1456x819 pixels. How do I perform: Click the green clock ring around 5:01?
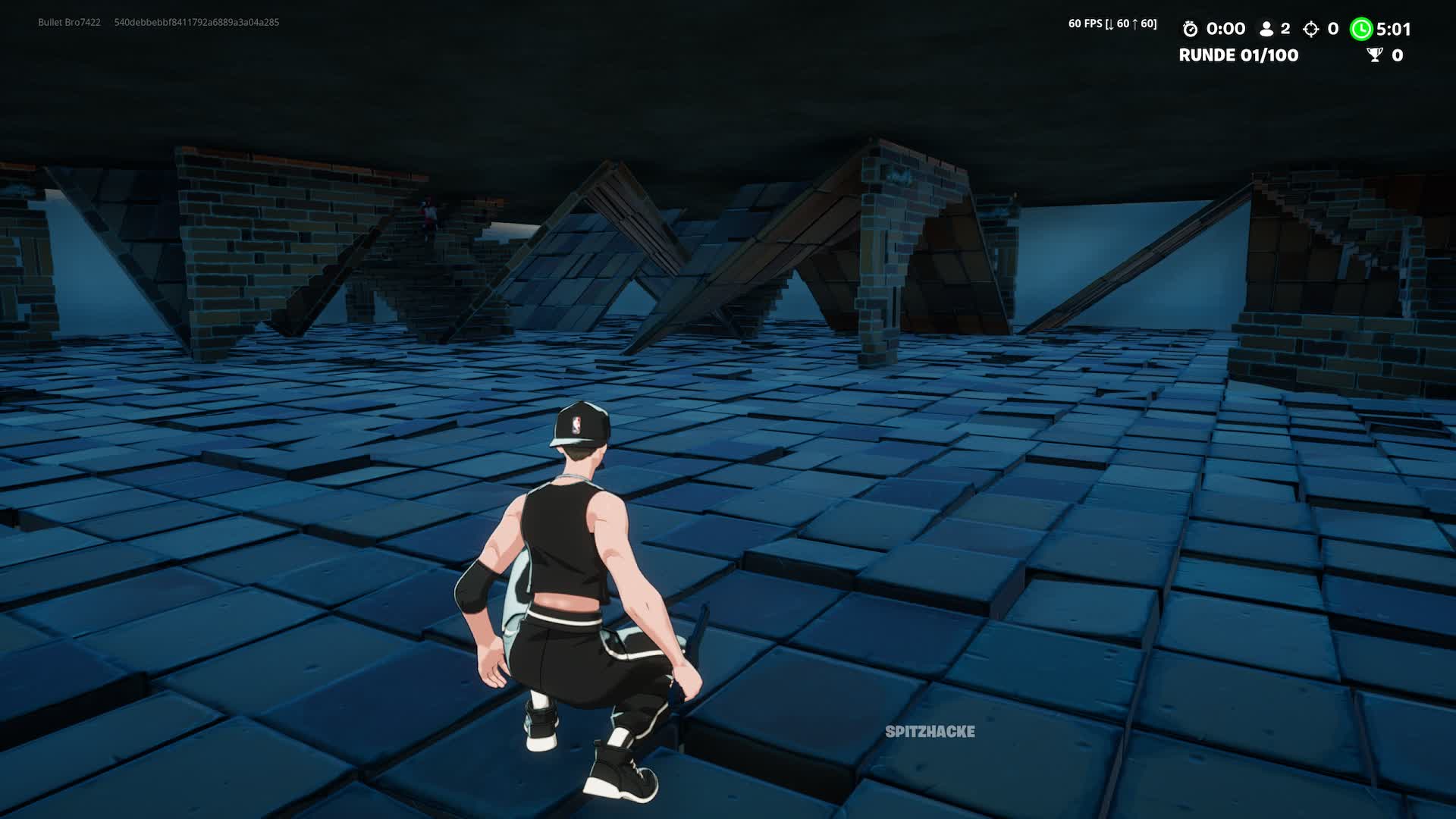point(1363,29)
